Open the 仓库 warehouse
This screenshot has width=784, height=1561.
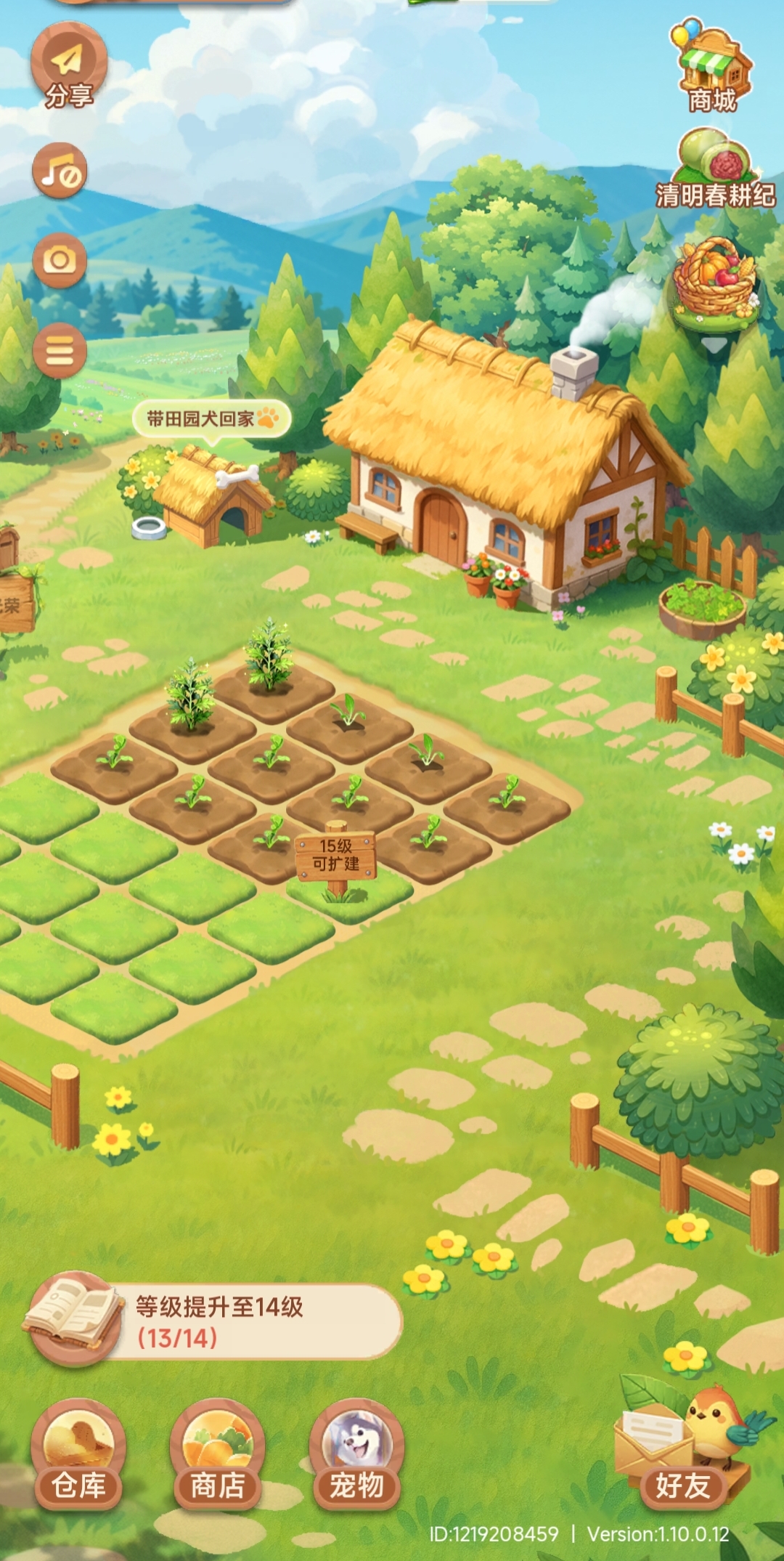coord(78,1456)
